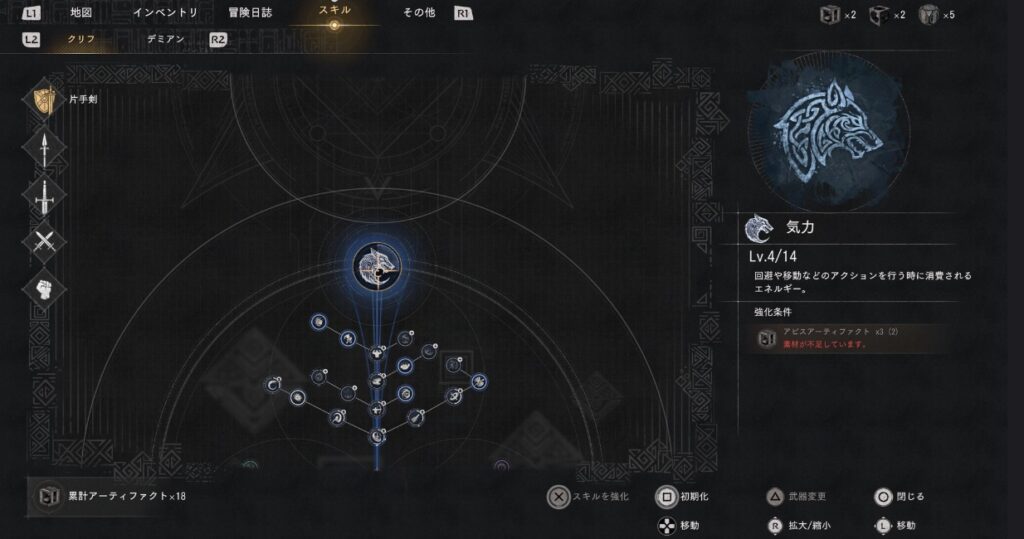This screenshot has width=1024, height=539.
Task: Open the 冒険日誌 journal tab
Action: [249, 13]
